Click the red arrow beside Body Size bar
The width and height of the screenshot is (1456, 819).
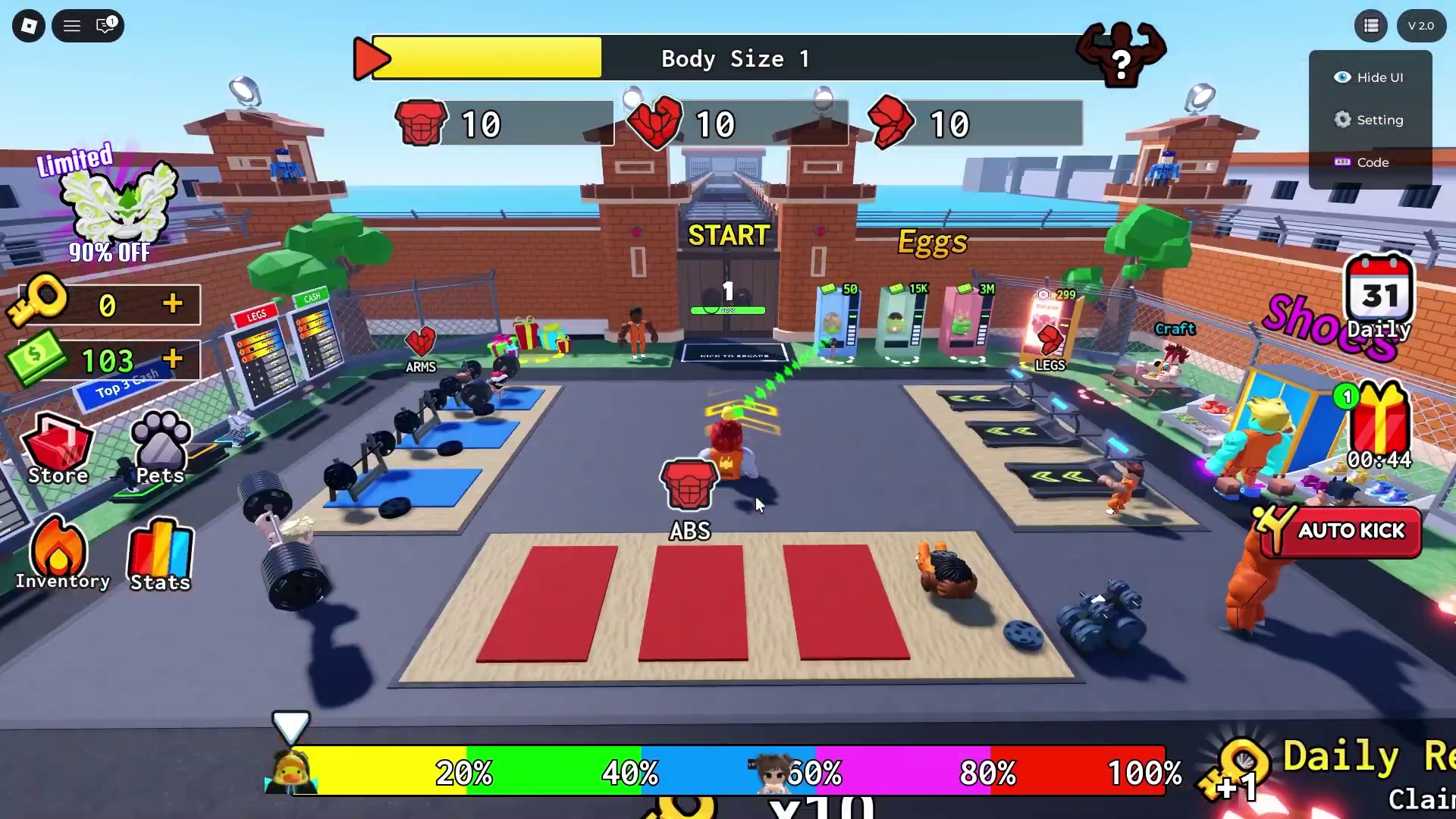[x=371, y=58]
